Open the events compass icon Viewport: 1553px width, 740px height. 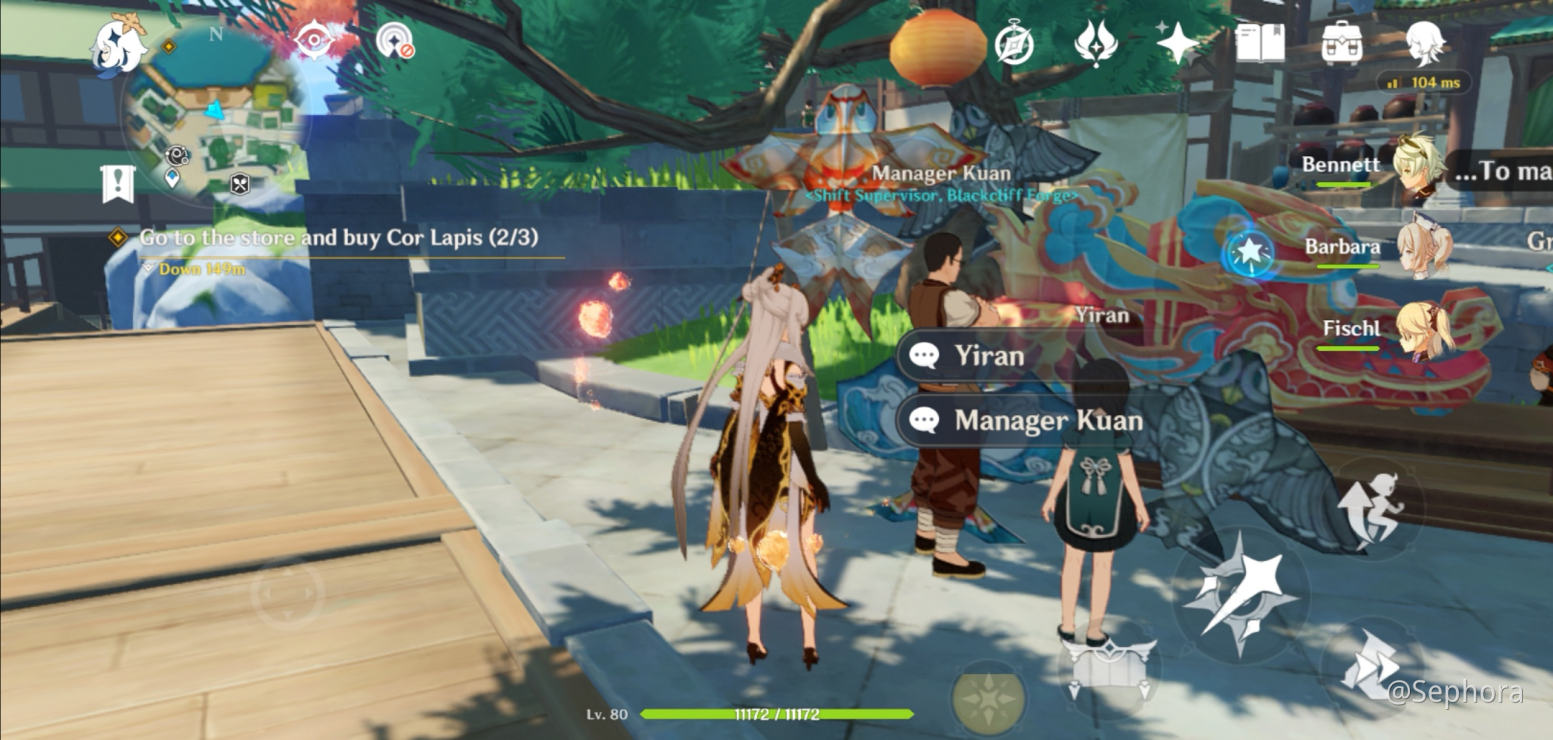1013,45
